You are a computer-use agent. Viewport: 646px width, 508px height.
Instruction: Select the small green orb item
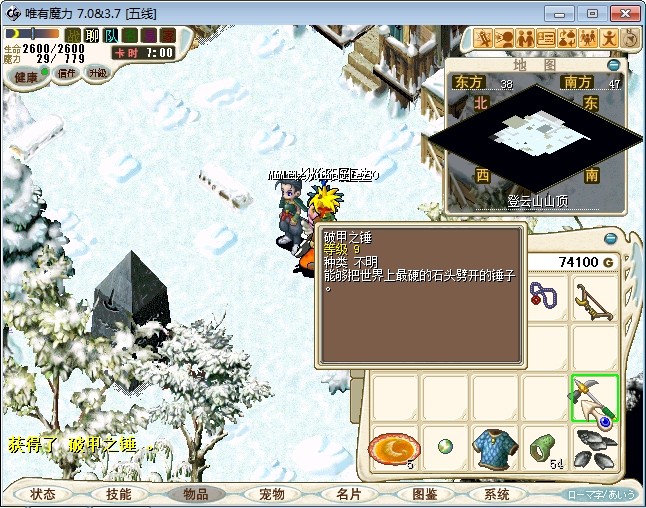pos(443,447)
